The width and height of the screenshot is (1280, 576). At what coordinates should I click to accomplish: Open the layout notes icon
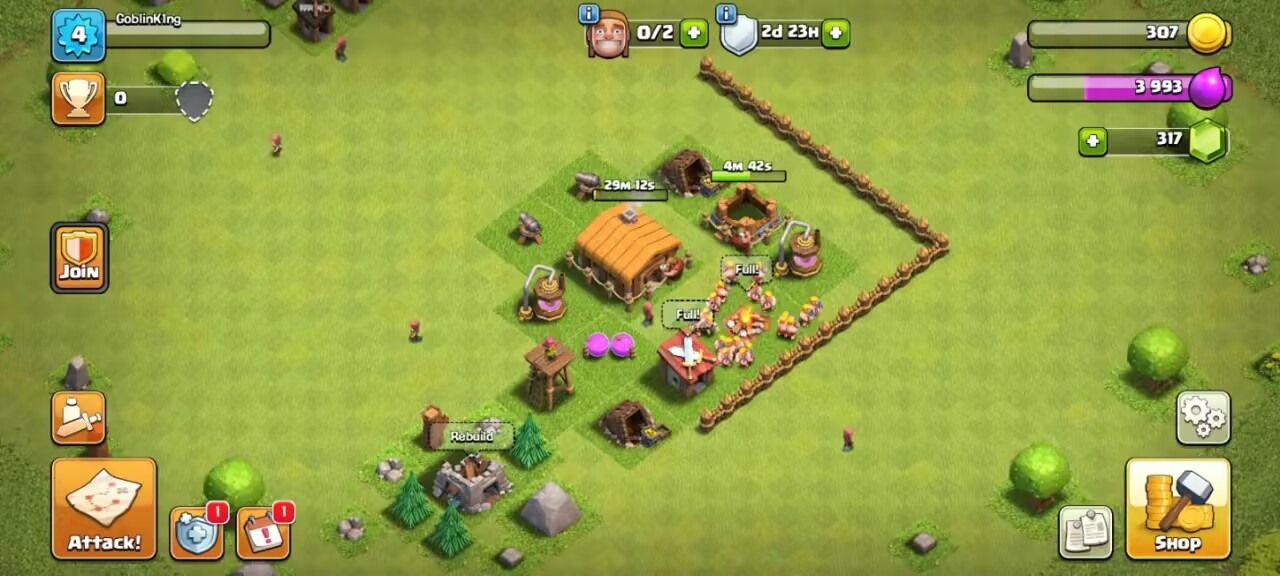(1085, 532)
